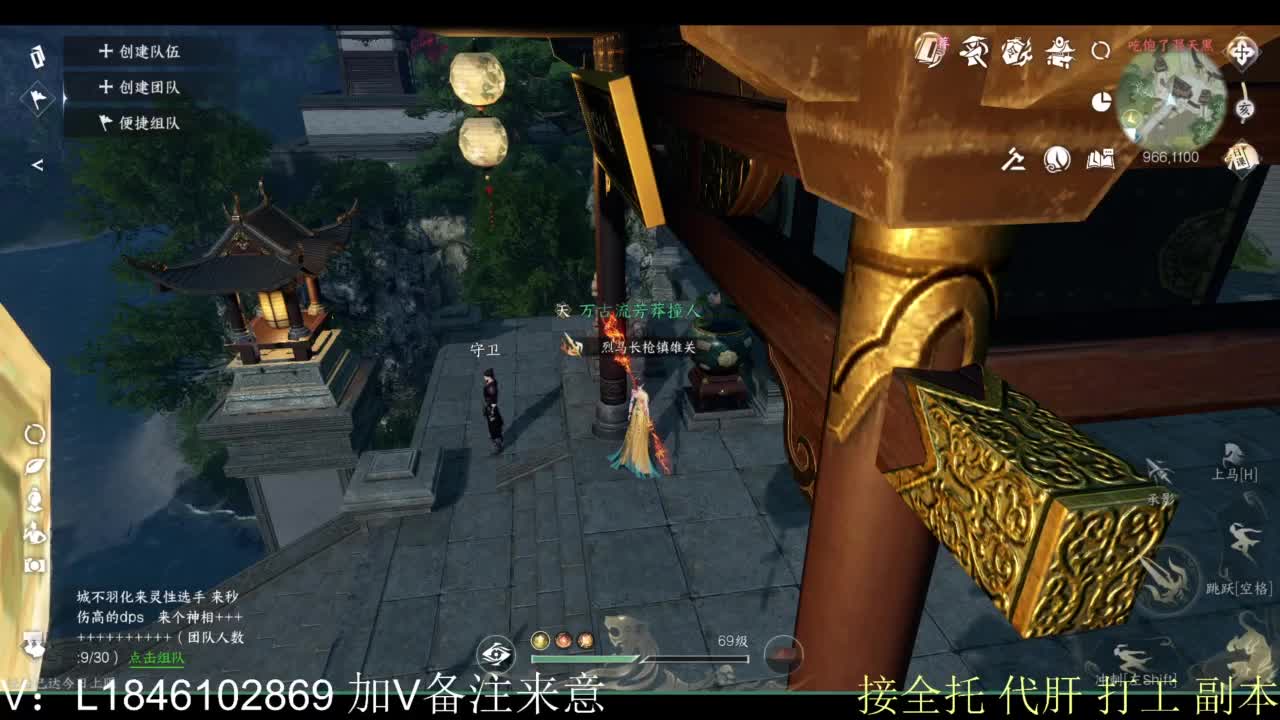1280x720 pixels.
Task: Click the leaf icon in left sidebar
Action: click(35, 467)
